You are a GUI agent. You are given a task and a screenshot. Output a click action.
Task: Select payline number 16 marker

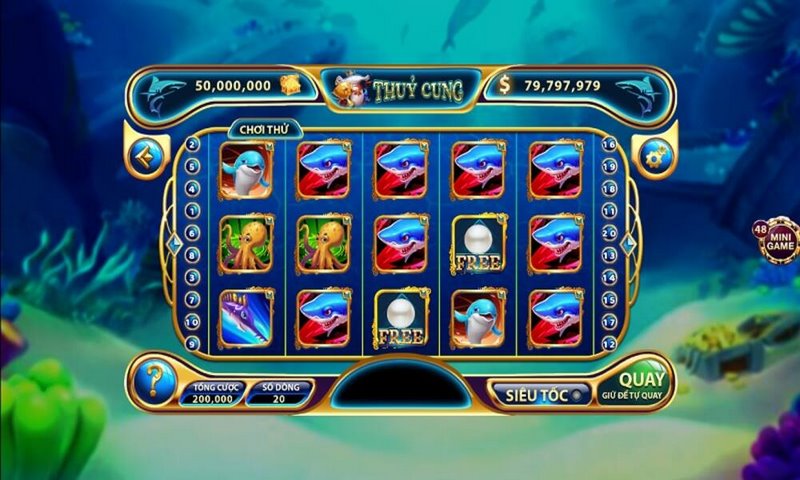click(x=609, y=144)
